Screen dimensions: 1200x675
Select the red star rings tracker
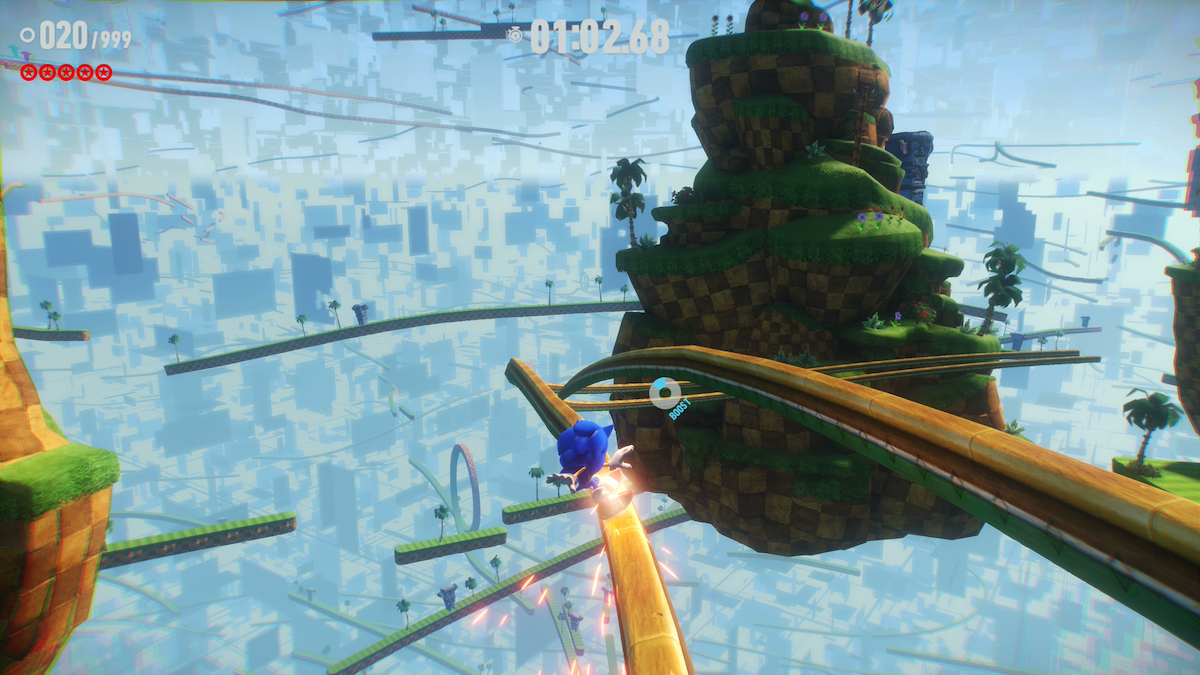[66, 72]
